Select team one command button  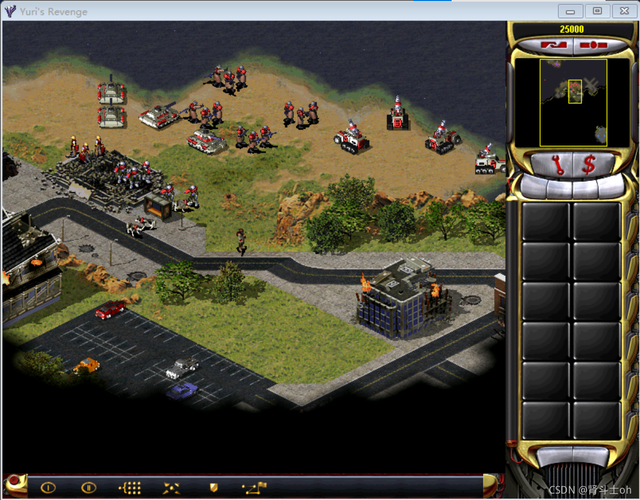(47, 487)
